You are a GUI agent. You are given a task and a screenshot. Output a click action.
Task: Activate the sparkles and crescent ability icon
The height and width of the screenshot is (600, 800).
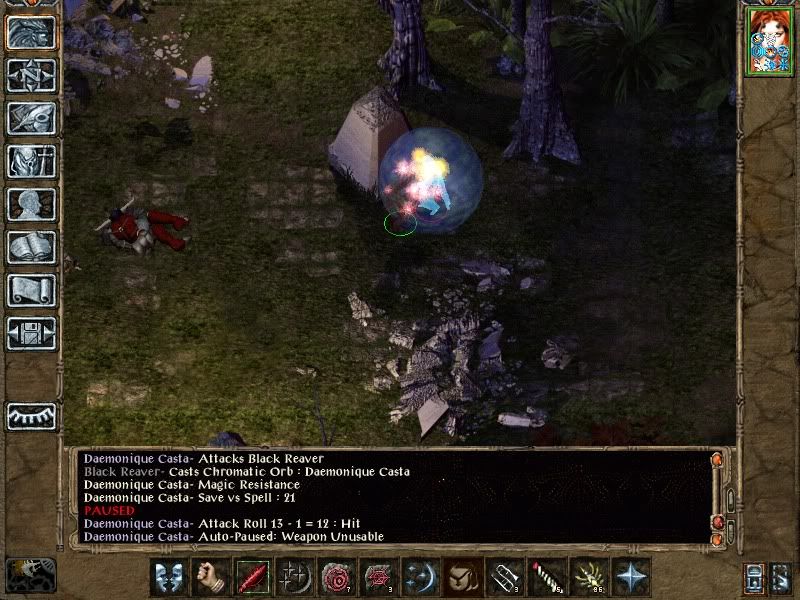(x=294, y=578)
